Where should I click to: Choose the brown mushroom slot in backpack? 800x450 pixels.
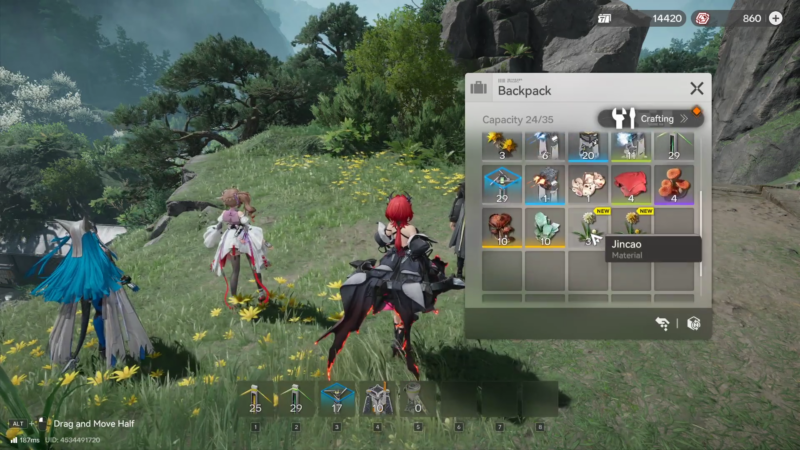502,227
